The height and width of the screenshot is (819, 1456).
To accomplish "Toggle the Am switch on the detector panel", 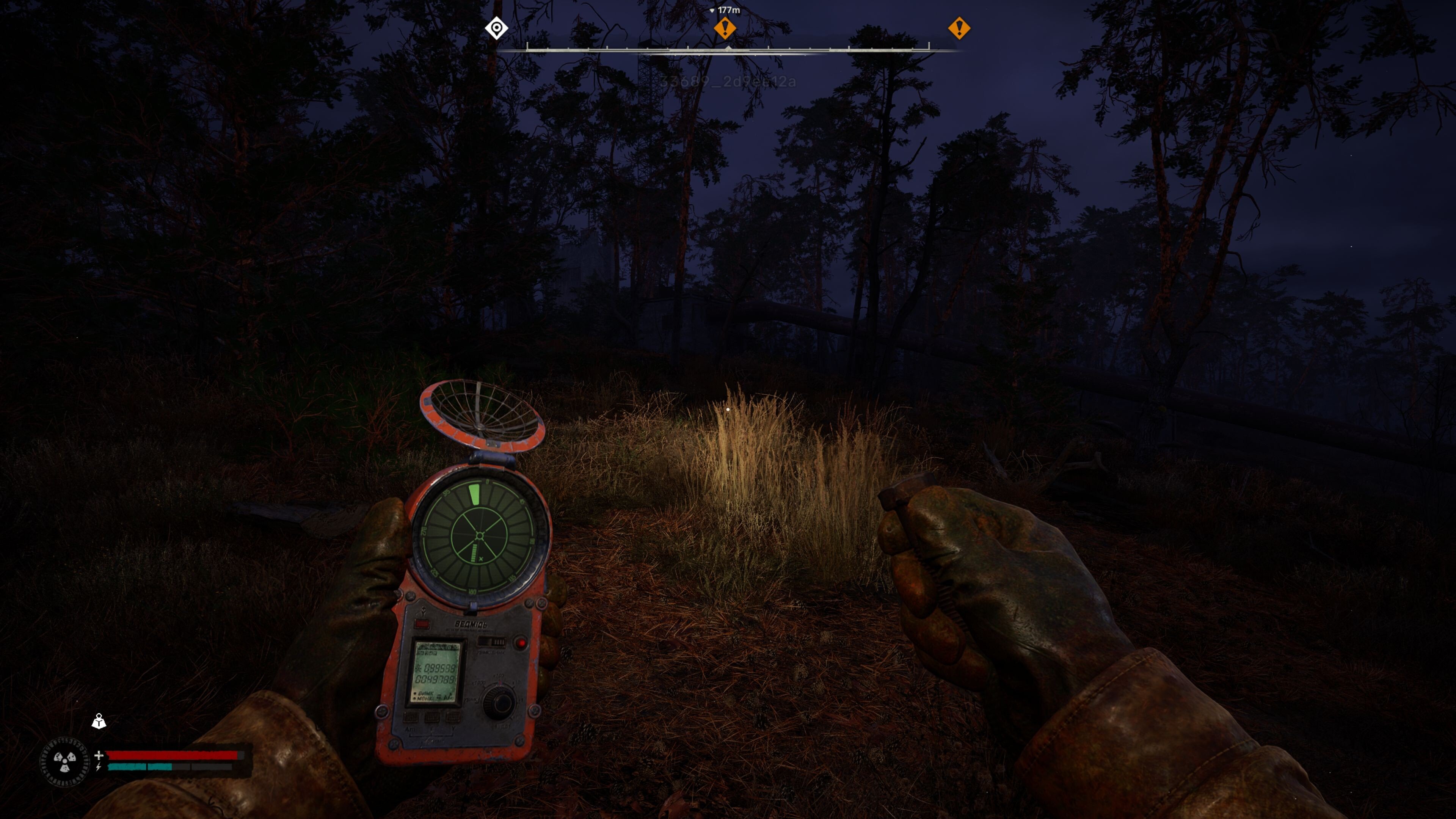I will coord(410,717).
